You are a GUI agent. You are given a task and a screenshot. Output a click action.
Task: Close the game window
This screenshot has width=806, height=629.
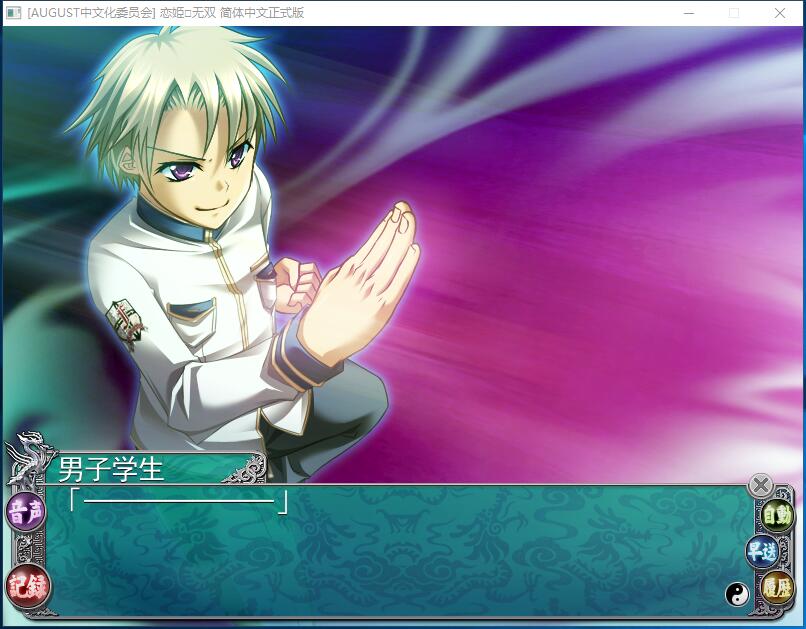[x=780, y=13]
